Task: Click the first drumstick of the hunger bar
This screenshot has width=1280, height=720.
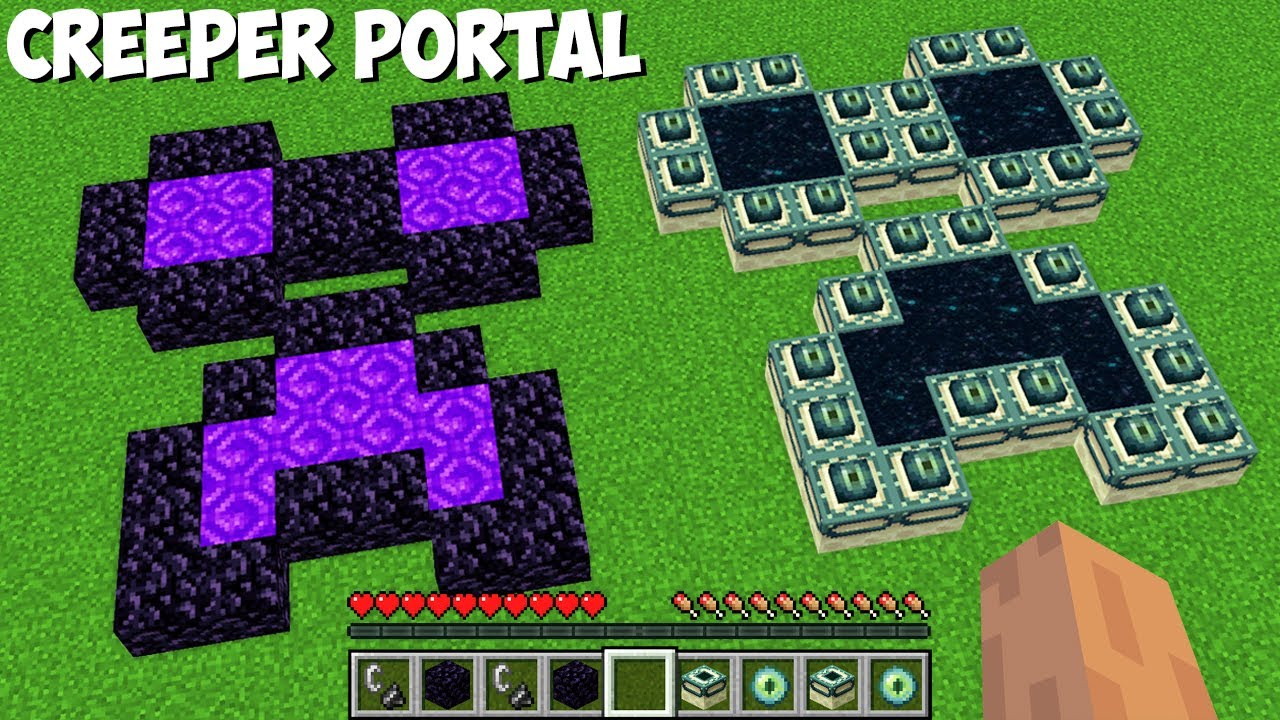Action: (684, 605)
